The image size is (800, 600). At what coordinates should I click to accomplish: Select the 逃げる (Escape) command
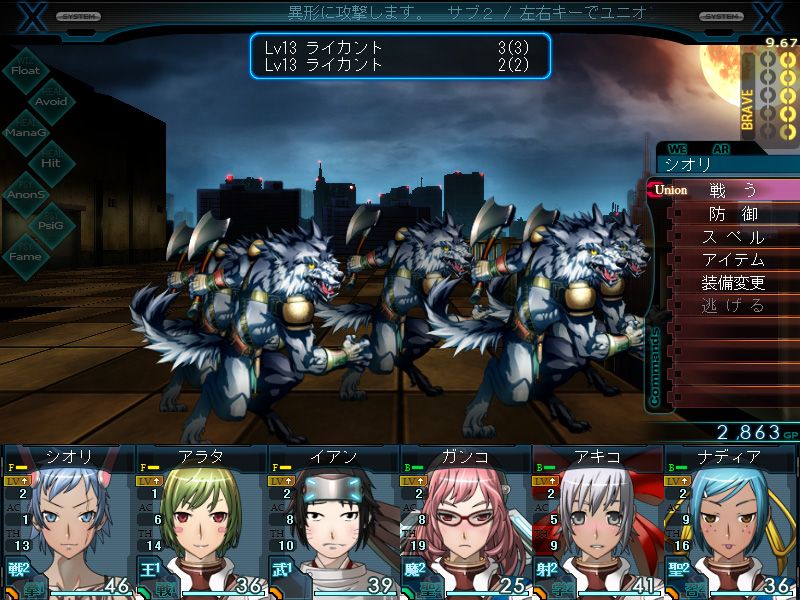pos(733,306)
